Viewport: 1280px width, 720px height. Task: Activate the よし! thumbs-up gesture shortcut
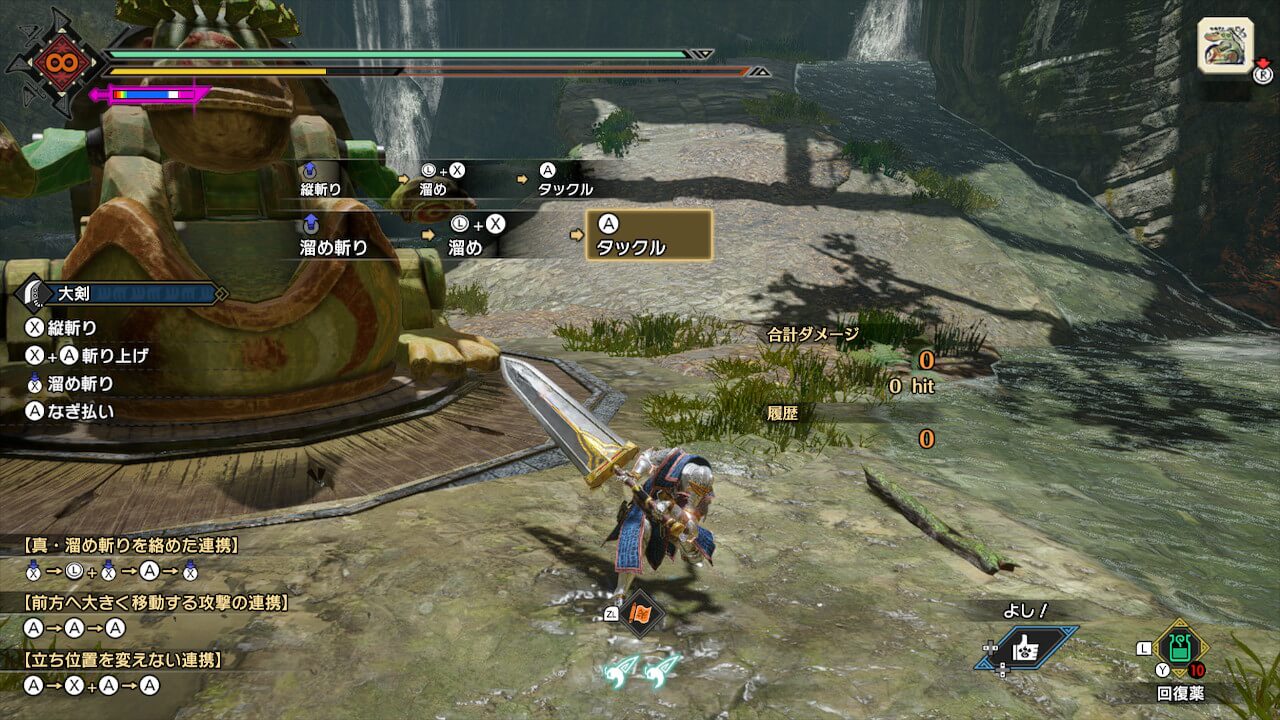tap(1027, 647)
